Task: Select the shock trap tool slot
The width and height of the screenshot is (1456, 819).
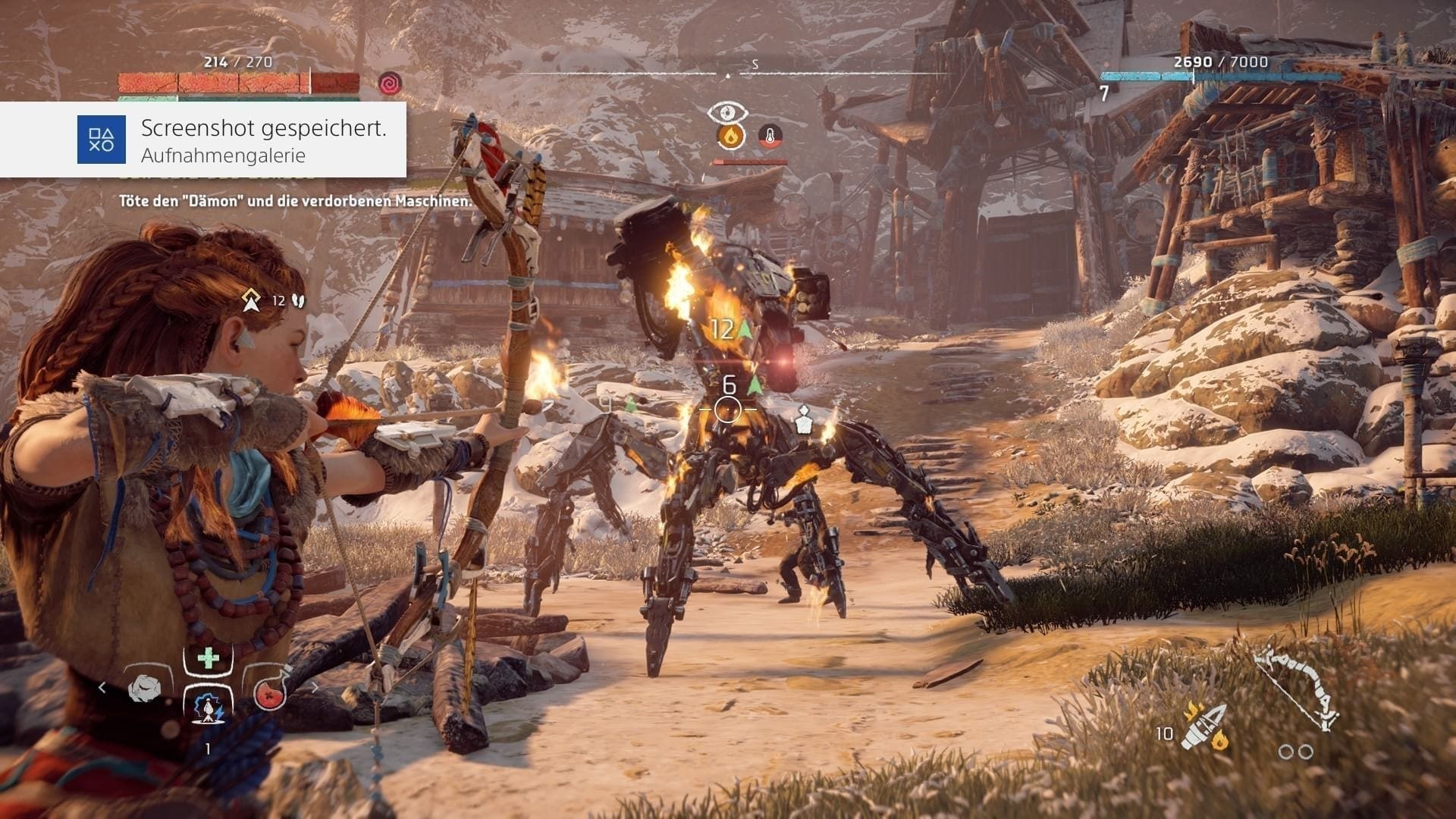Action: pyautogui.click(x=208, y=708)
